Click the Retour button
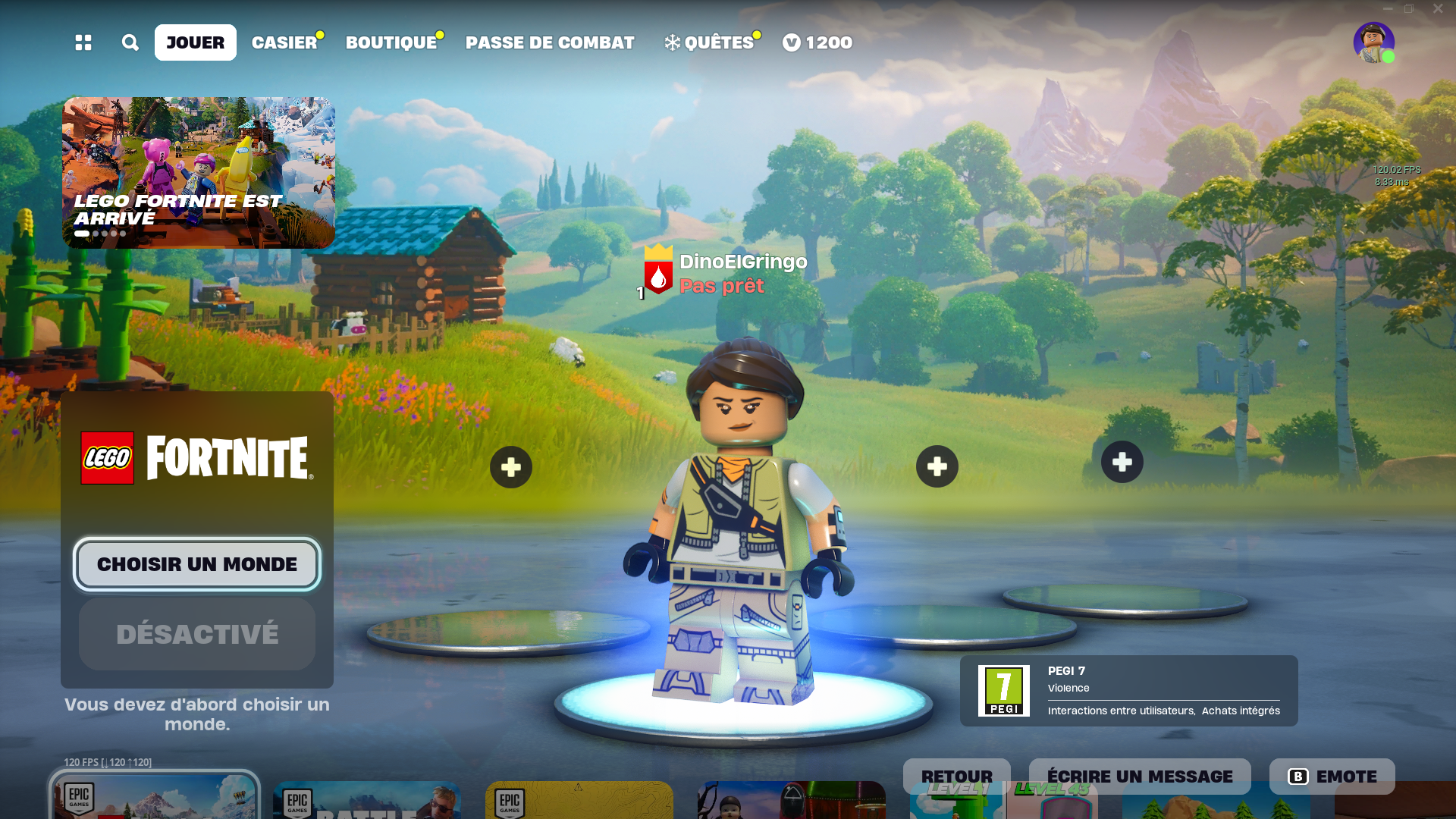The image size is (1456, 819). [956, 777]
